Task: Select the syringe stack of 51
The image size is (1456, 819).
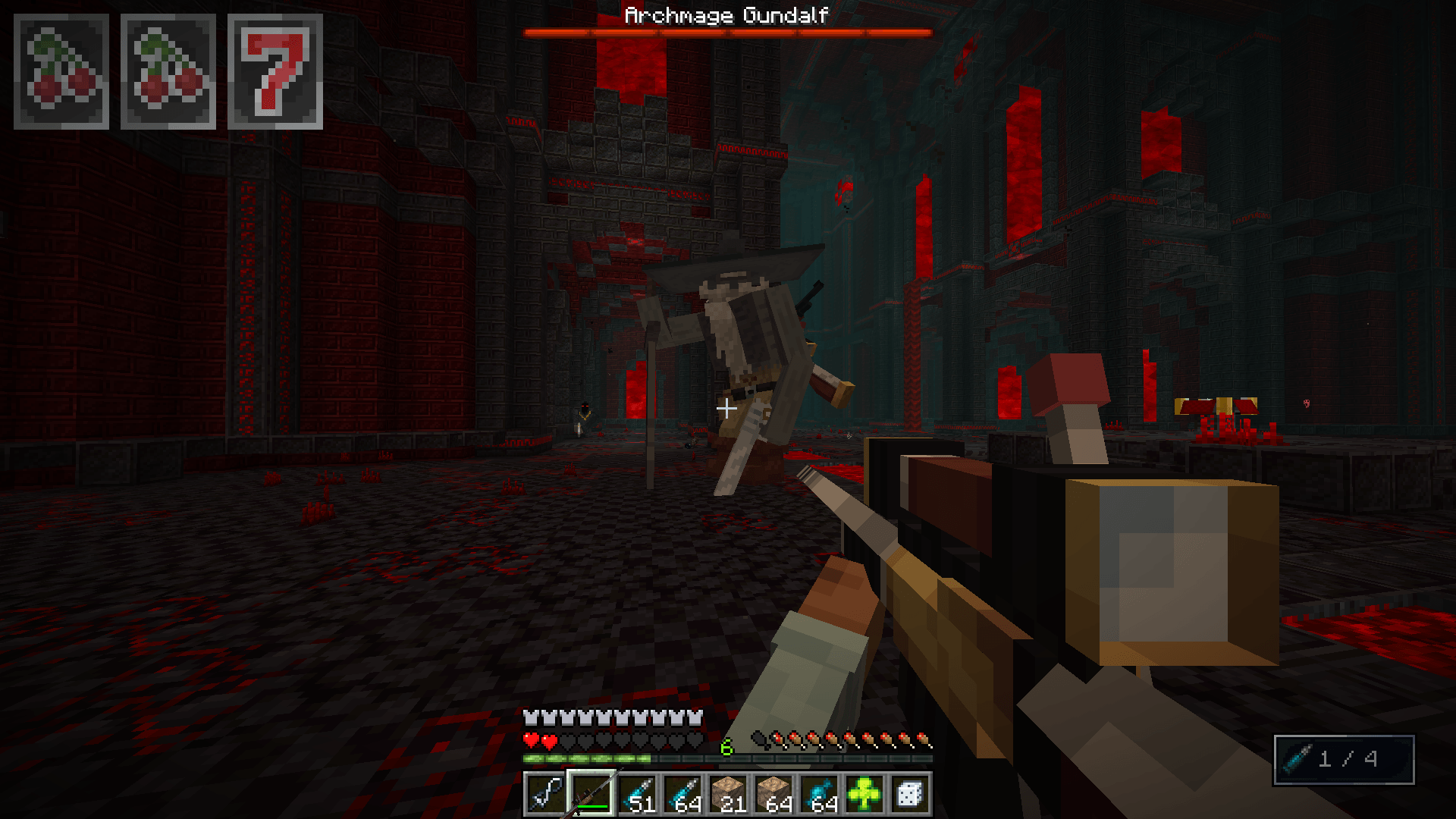Action: click(x=637, y=794)
